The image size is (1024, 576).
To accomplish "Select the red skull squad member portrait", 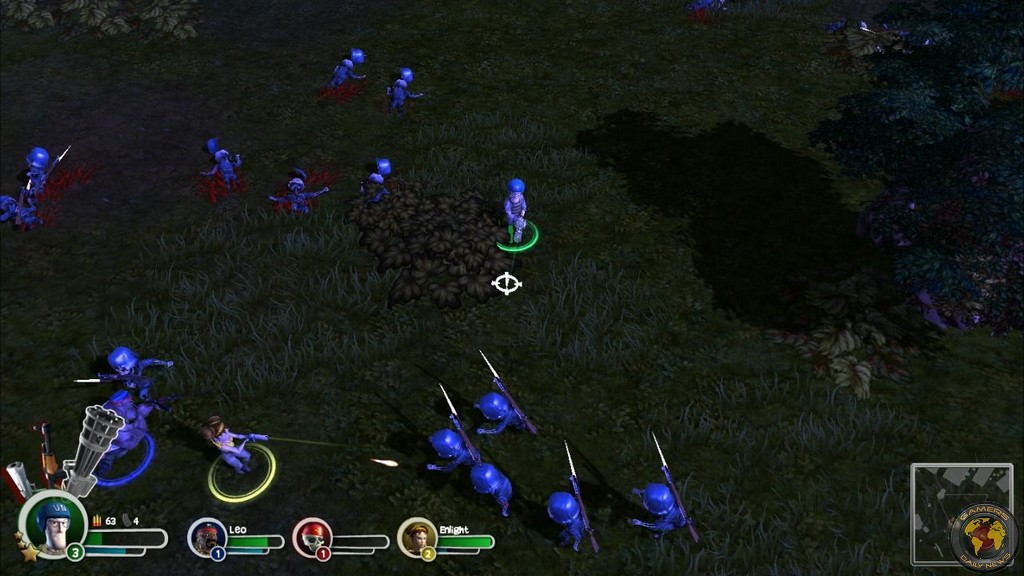I will [312, 537].
